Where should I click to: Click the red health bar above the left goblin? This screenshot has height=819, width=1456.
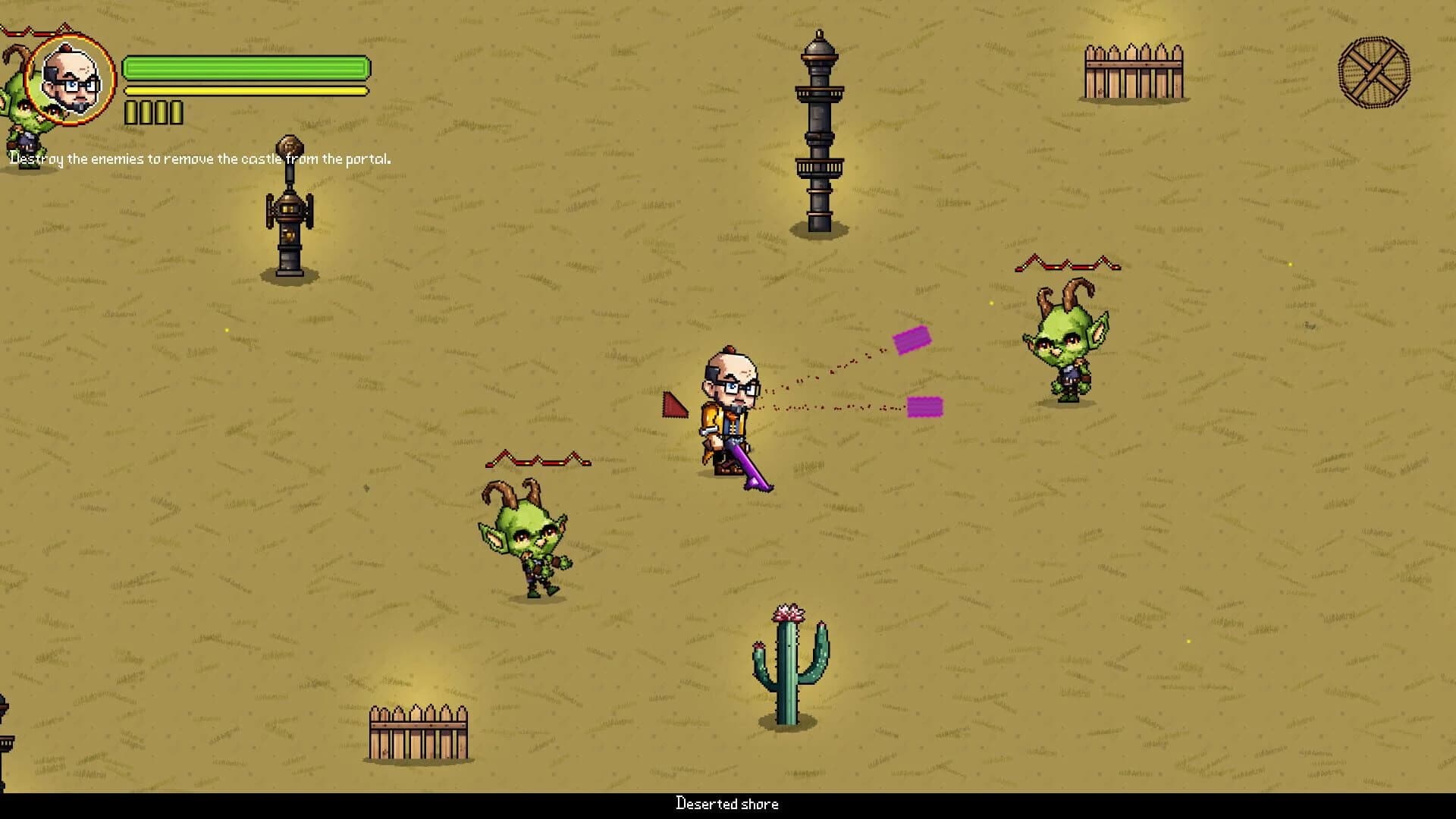[538, 460]
